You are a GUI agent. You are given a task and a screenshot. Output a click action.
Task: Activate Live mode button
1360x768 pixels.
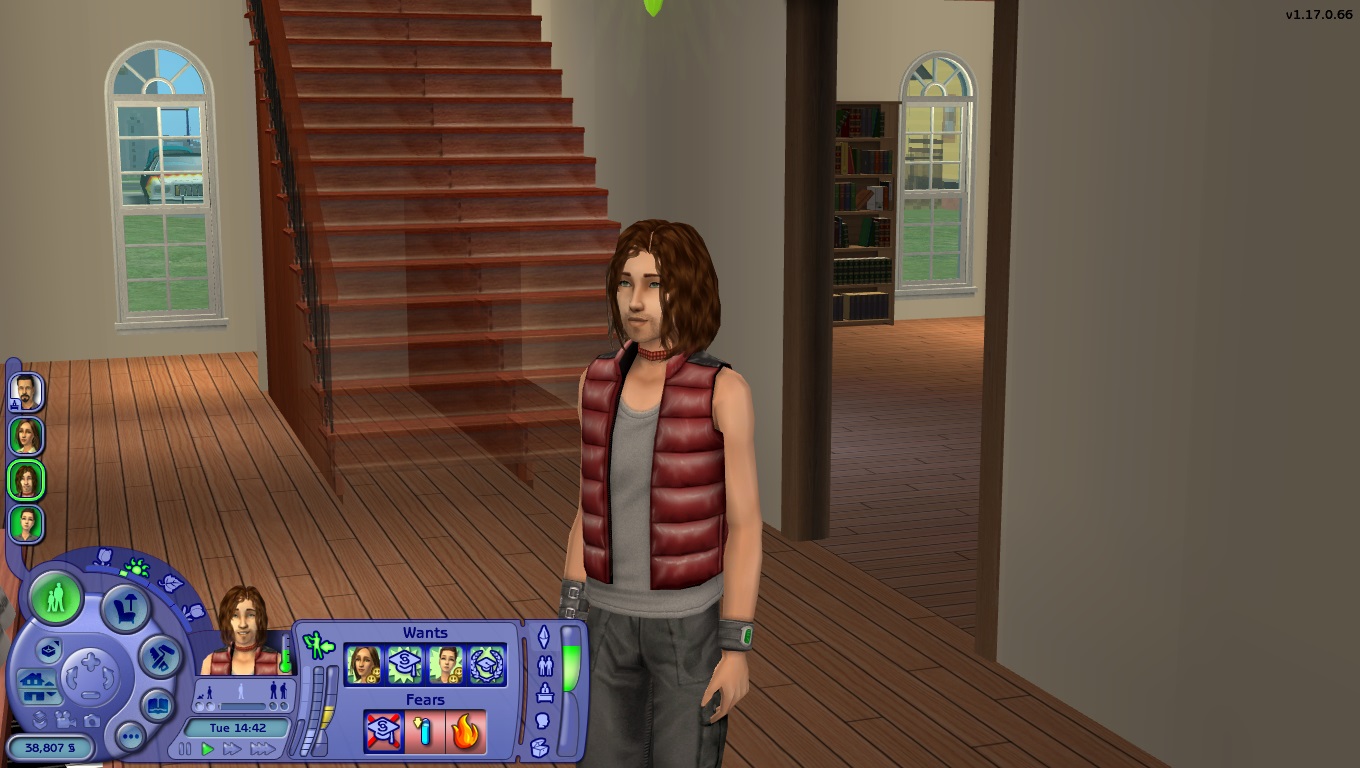pos(56,598)
